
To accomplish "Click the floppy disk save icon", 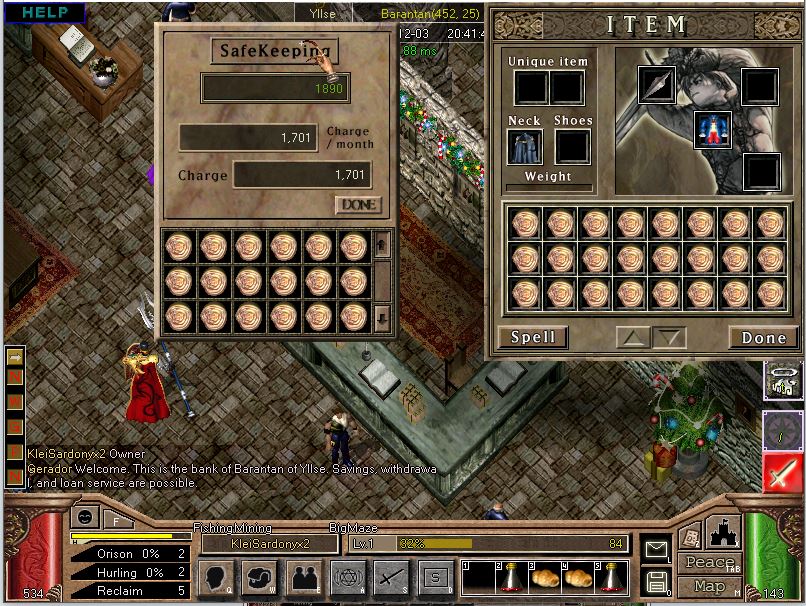I will [x=656, y=581].
